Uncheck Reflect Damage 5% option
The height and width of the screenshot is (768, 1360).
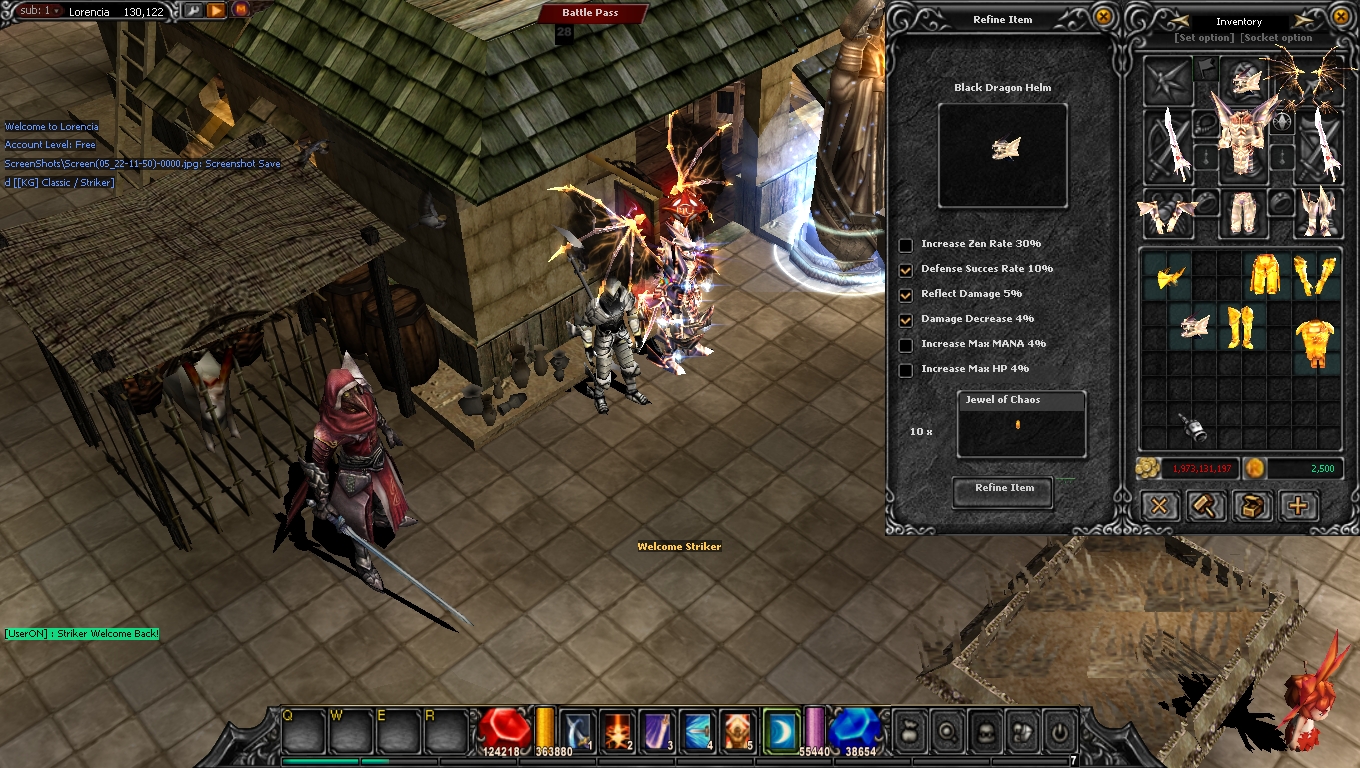[x=906, y=295]
